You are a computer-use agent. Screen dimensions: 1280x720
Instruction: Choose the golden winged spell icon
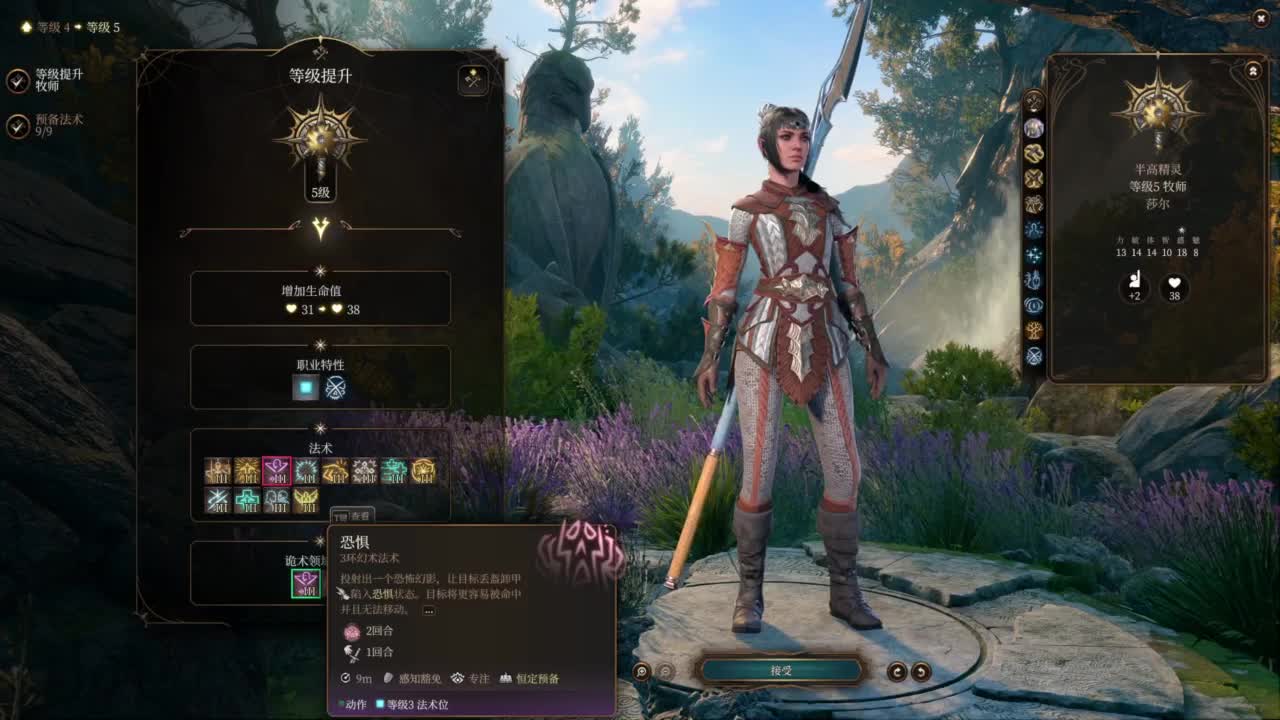point(306,500)
